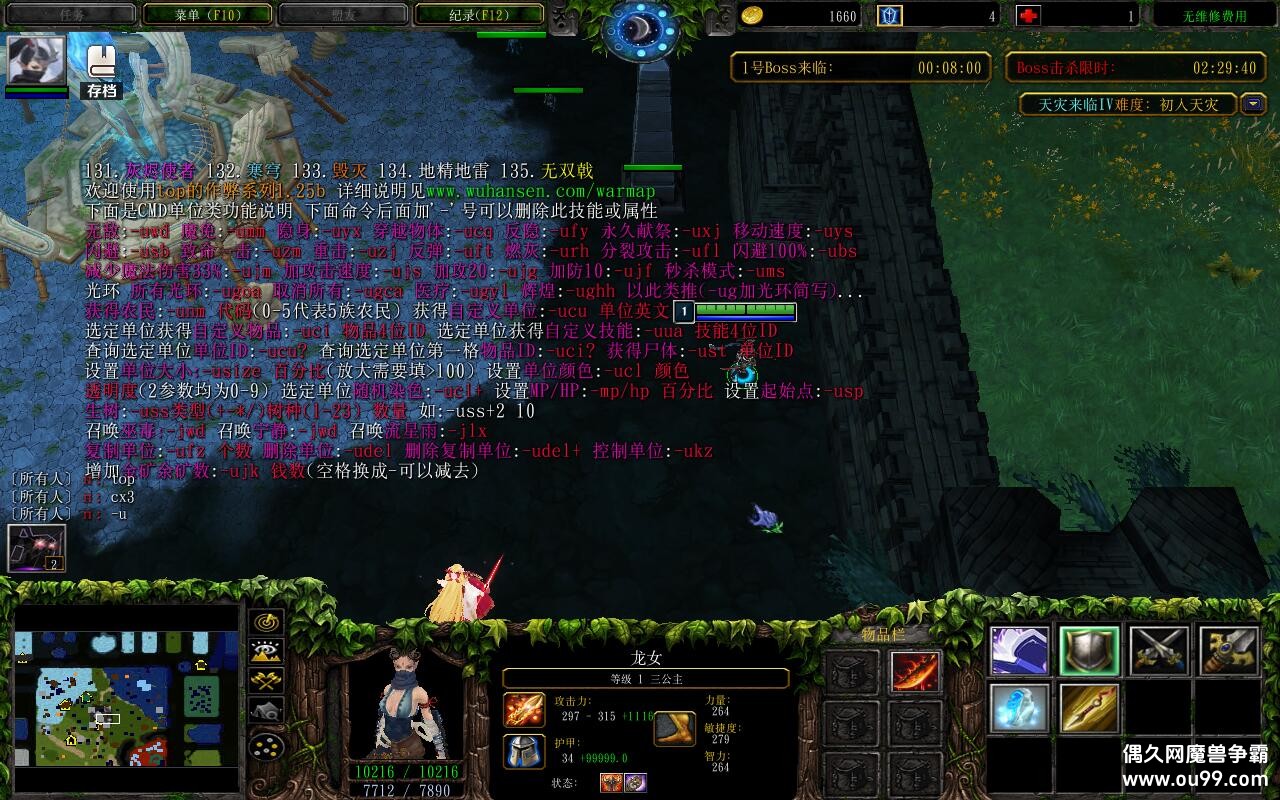Click the dark item icon with count 2
The image size is (1280, 800).
pyautogui.click(x=36, y=549)
